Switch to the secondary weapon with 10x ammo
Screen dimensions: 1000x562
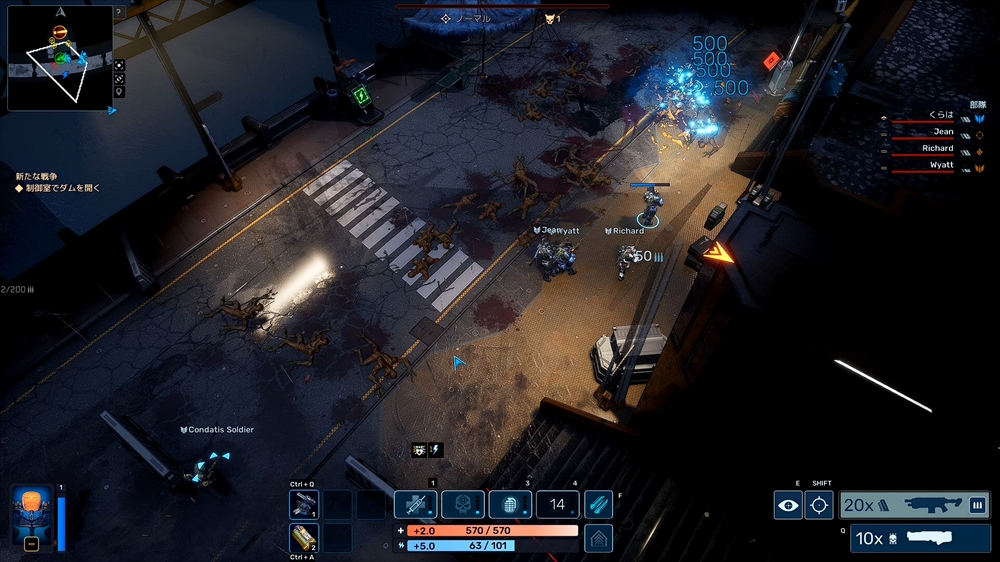[x=920, y=538]
